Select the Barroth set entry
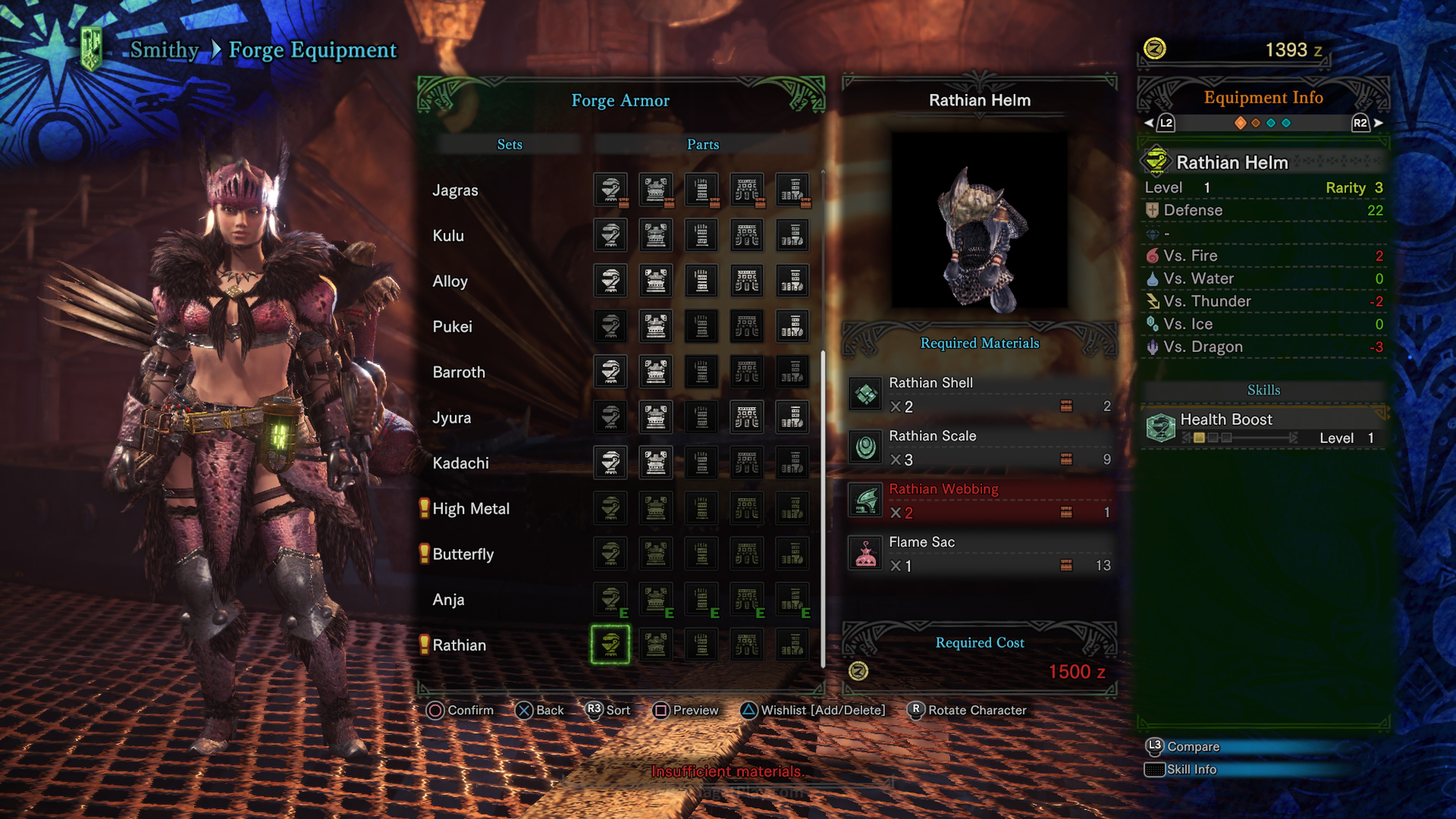This screenshot has width=1456, height=819. [x=458, y=372]
